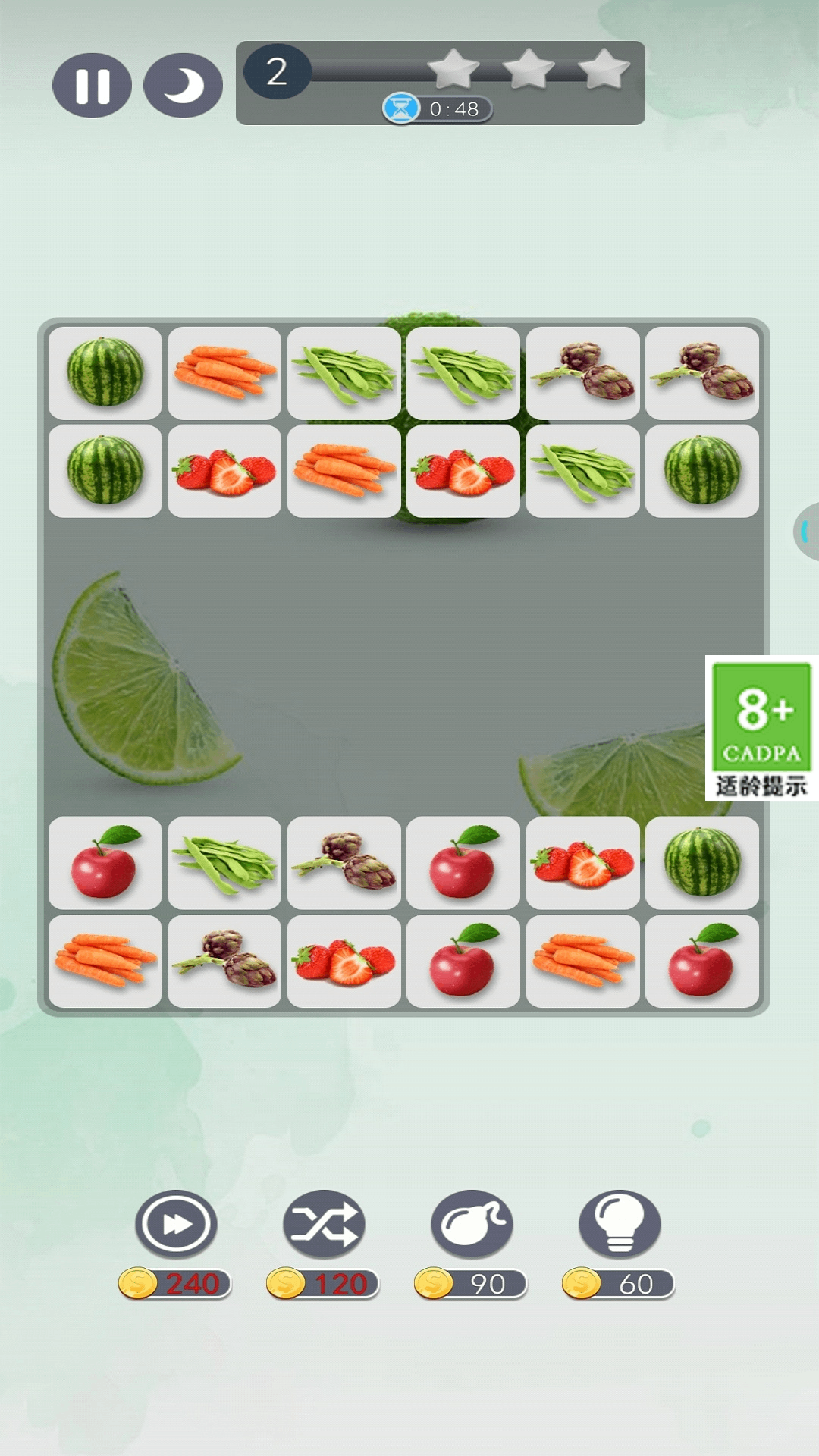Activate the bomb power-up
This screenshot has height=1456, width=819.
[472, 1225]
